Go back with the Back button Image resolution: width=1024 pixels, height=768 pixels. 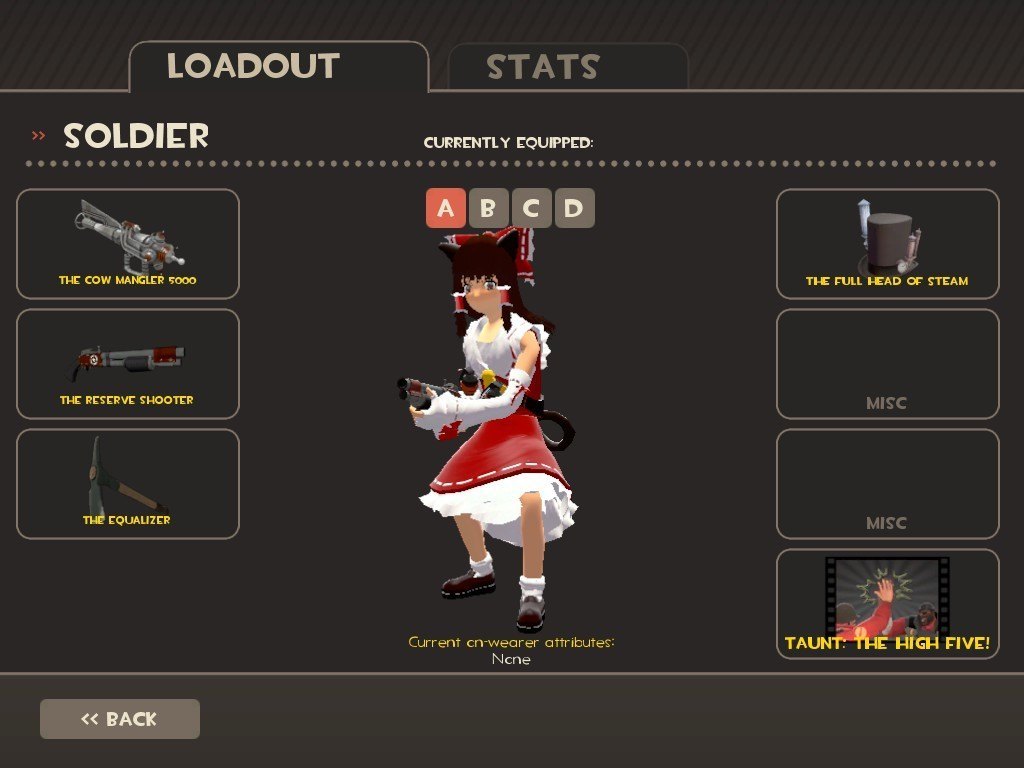pos(120,719)
